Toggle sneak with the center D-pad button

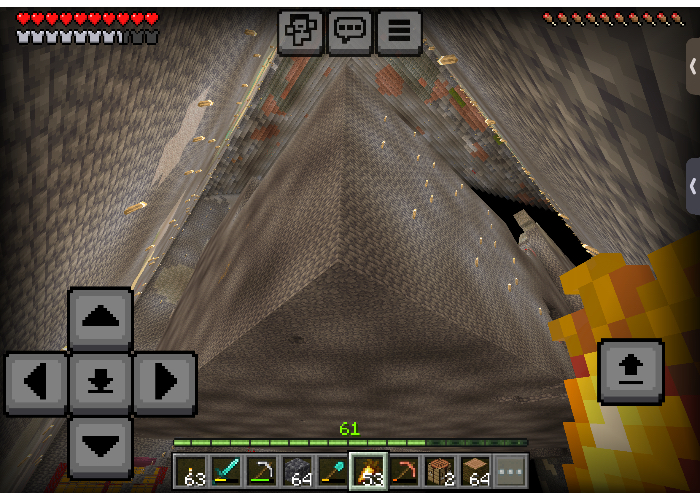pos(100,383)
